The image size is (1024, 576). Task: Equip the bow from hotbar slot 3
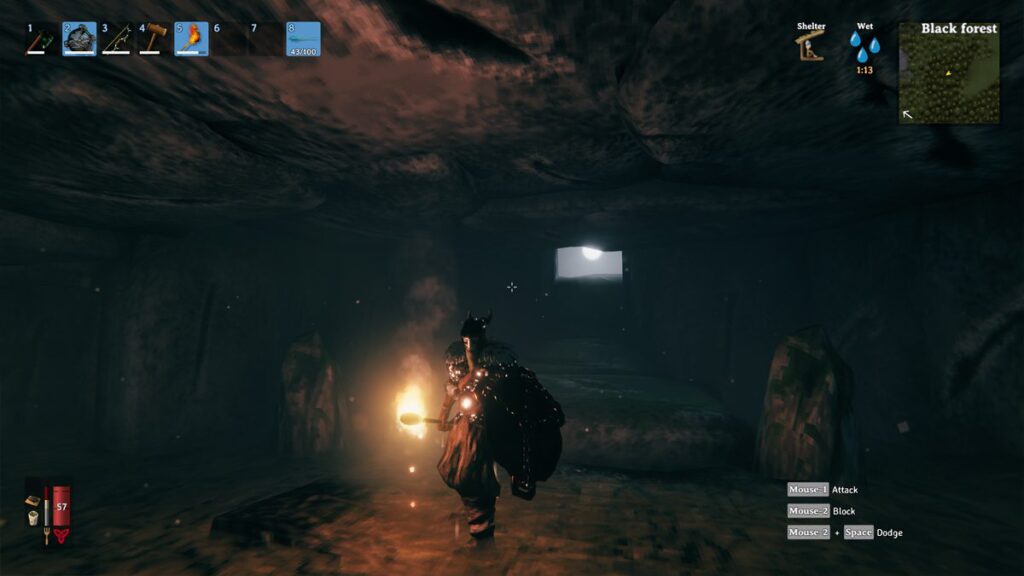coord(116,40)
